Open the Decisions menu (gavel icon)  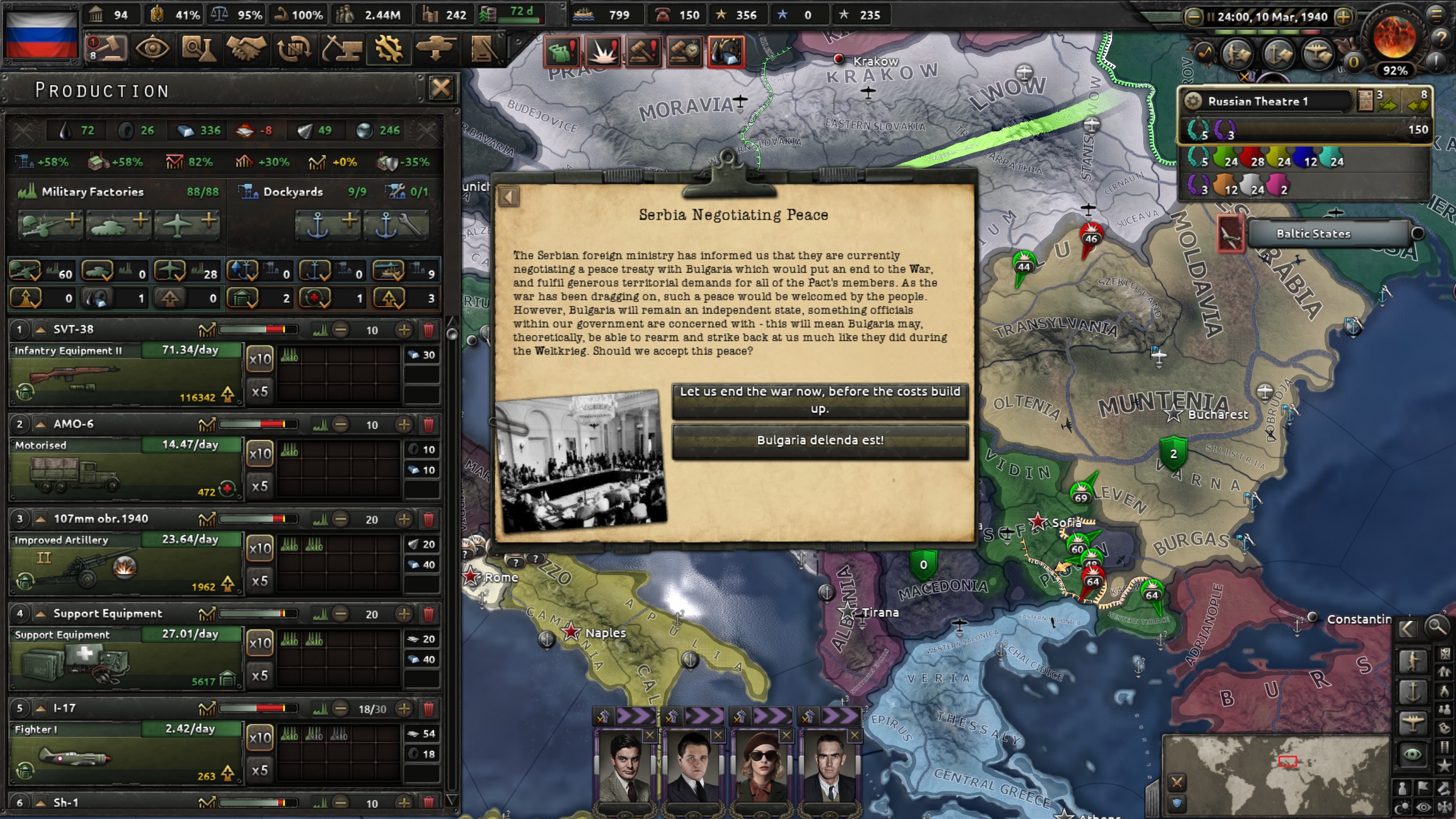click(x=105, y=50)
